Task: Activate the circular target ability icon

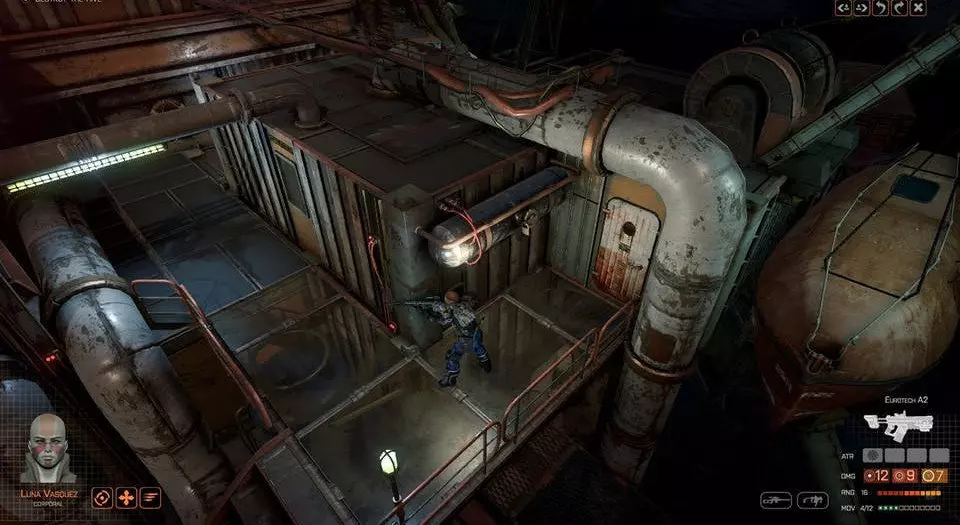Action: pos(102,497)
